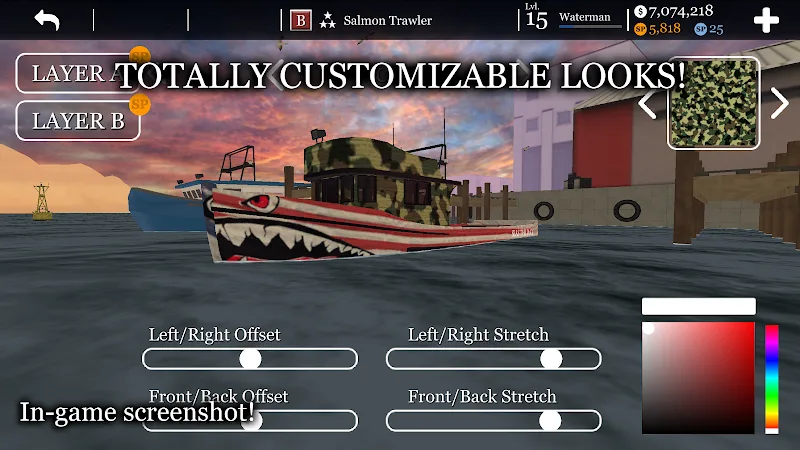Image resolution: width=800 pixels, height=450 pixels.
Task: Click the Front/Back Offset slider
Action: click(250, 421)
